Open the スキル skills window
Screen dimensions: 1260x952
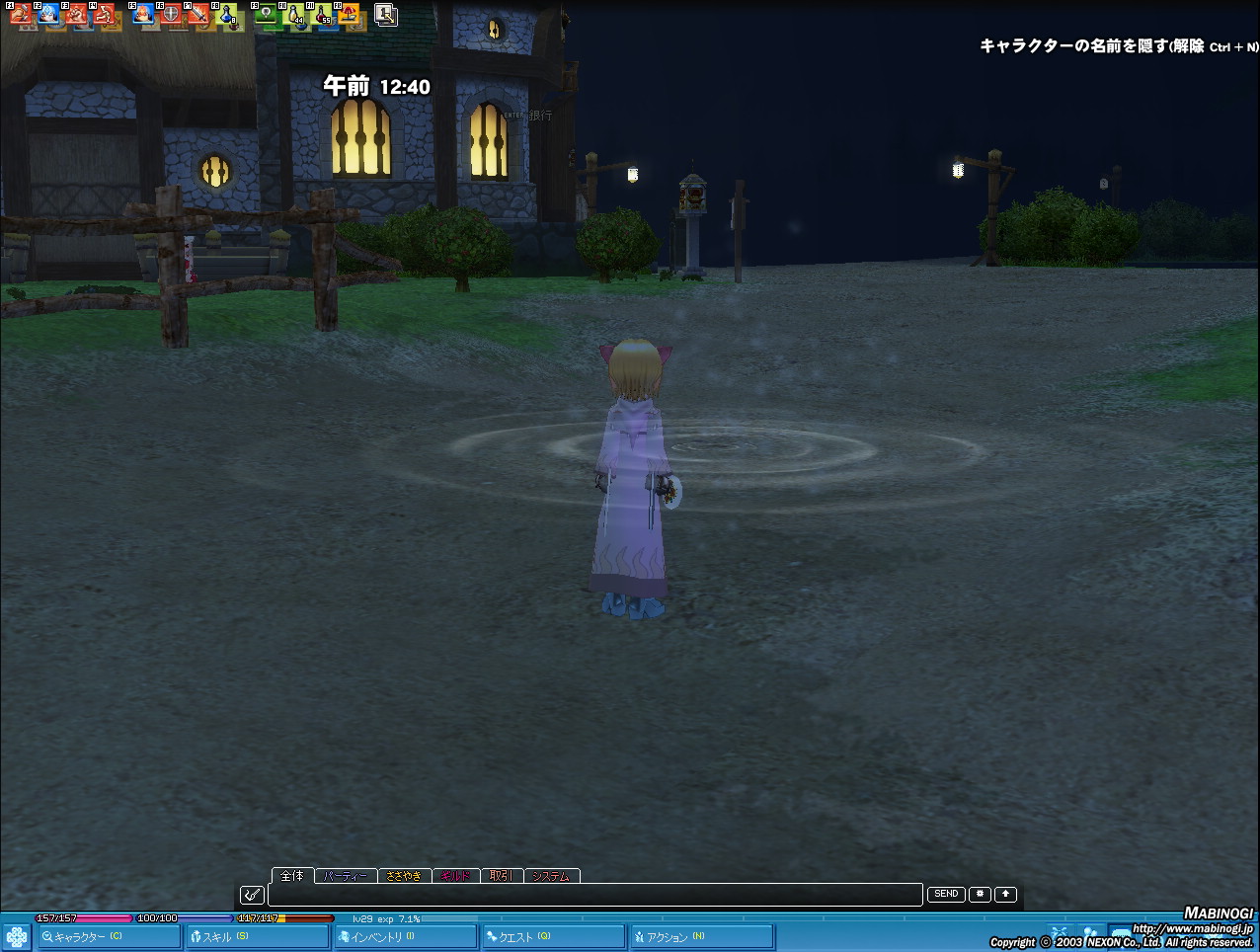point(257,936)
